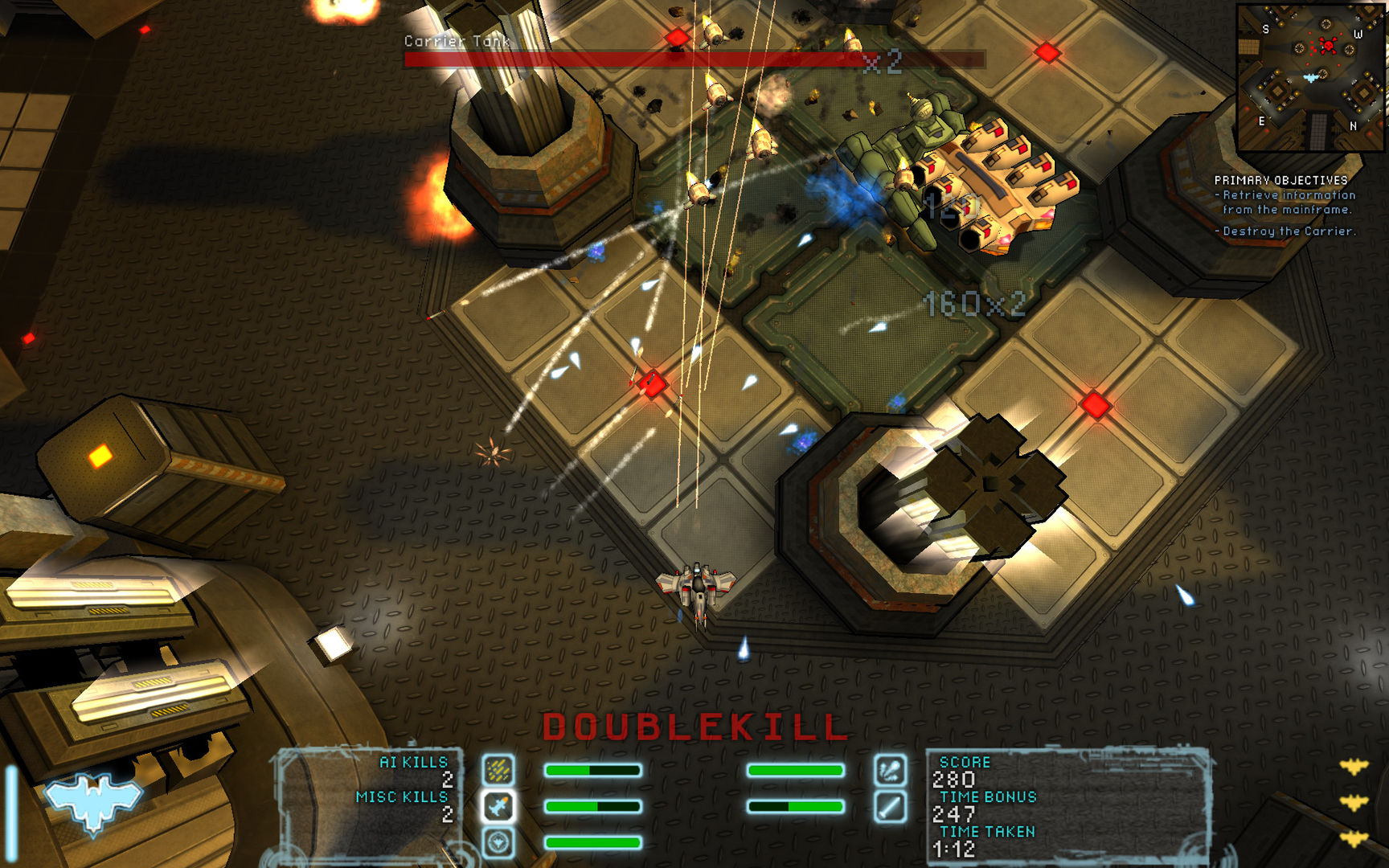Select the MISC KILLS counter label
Viewport: 1389px width, 868px height.
(x=400, y=798)
